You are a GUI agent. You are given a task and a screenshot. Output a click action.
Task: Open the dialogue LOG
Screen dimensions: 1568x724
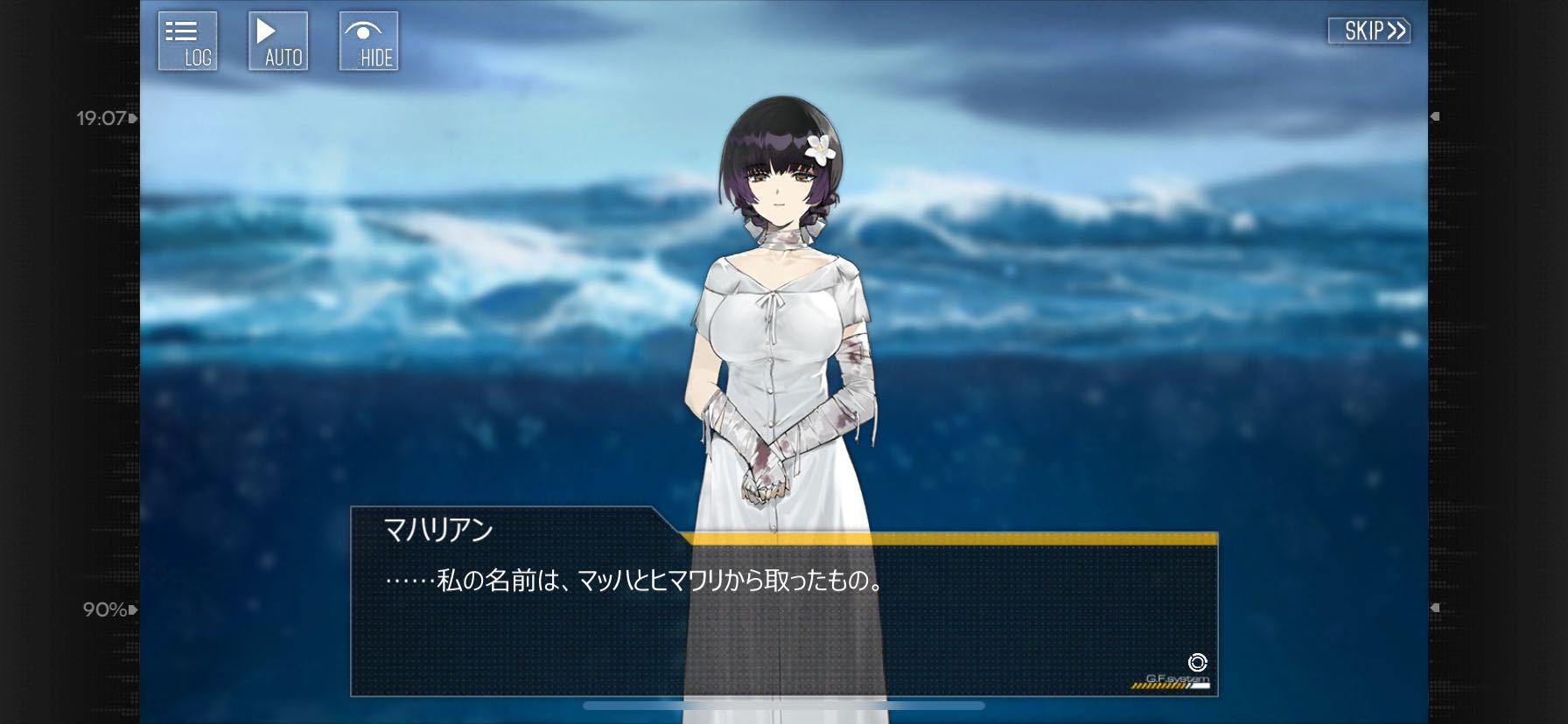point(187,41)
